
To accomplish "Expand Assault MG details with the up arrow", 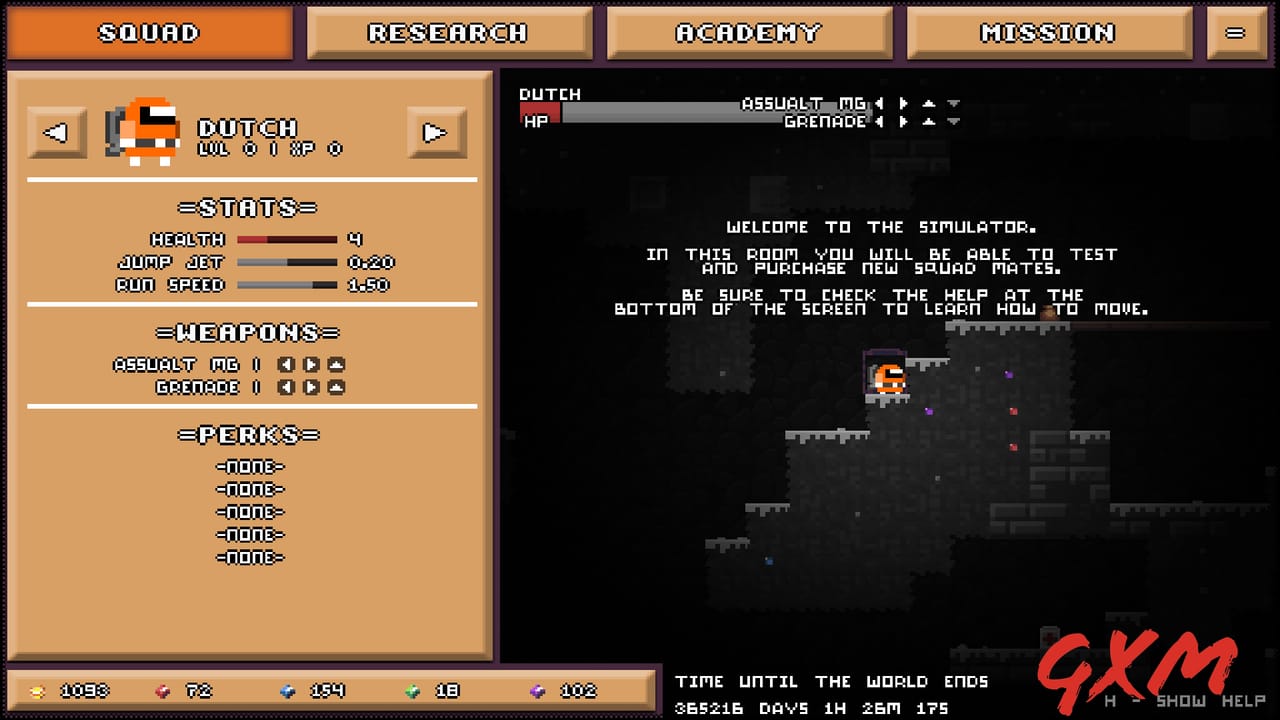I will pos(931,103).
